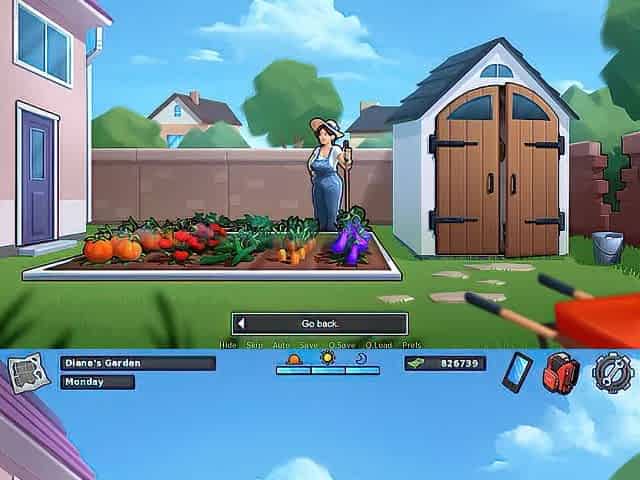Open the gear settings icon
The width and height of the screenshot is (640, 480).
612,372
